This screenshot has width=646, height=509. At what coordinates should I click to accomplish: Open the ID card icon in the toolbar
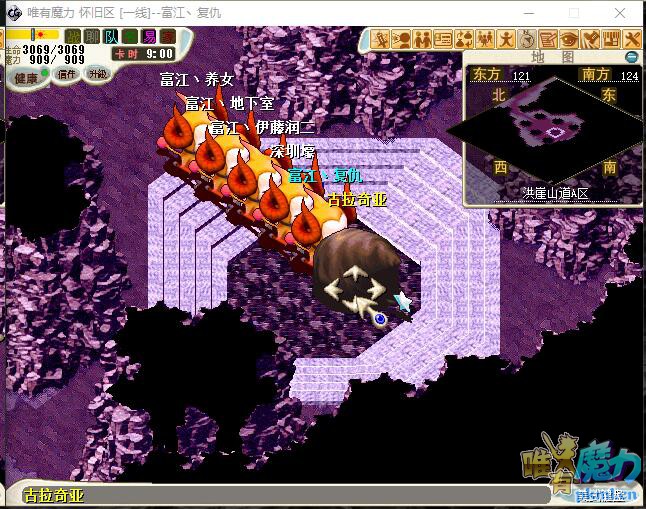click(443, 40)
